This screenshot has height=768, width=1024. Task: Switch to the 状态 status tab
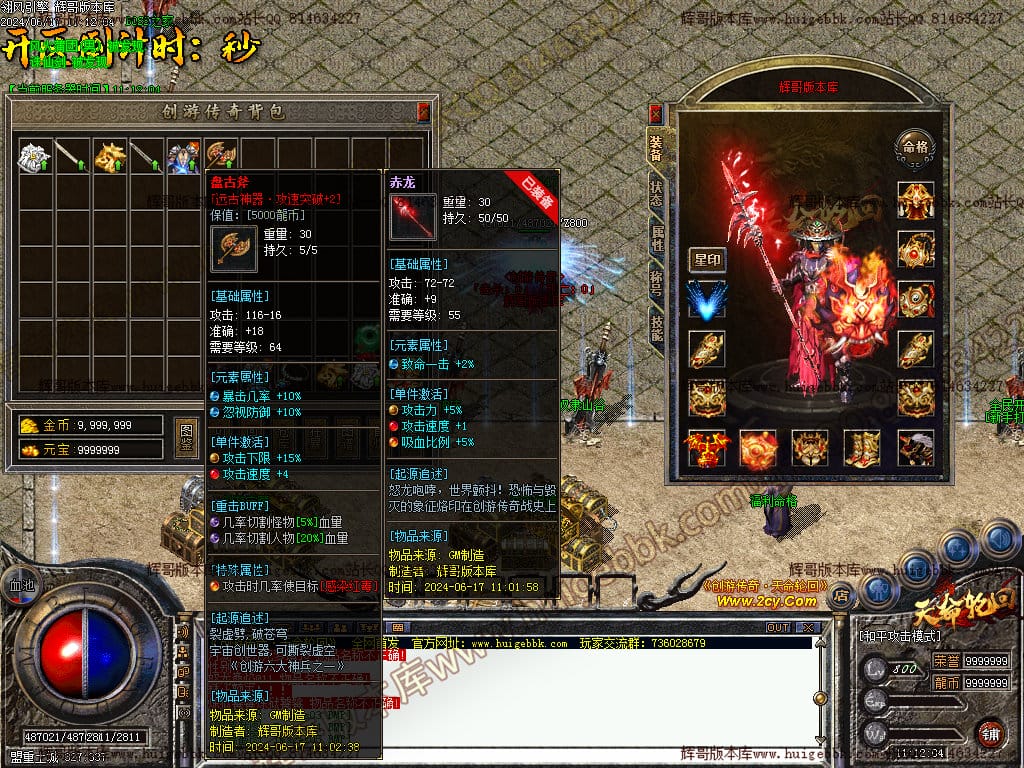click(655, 191)
